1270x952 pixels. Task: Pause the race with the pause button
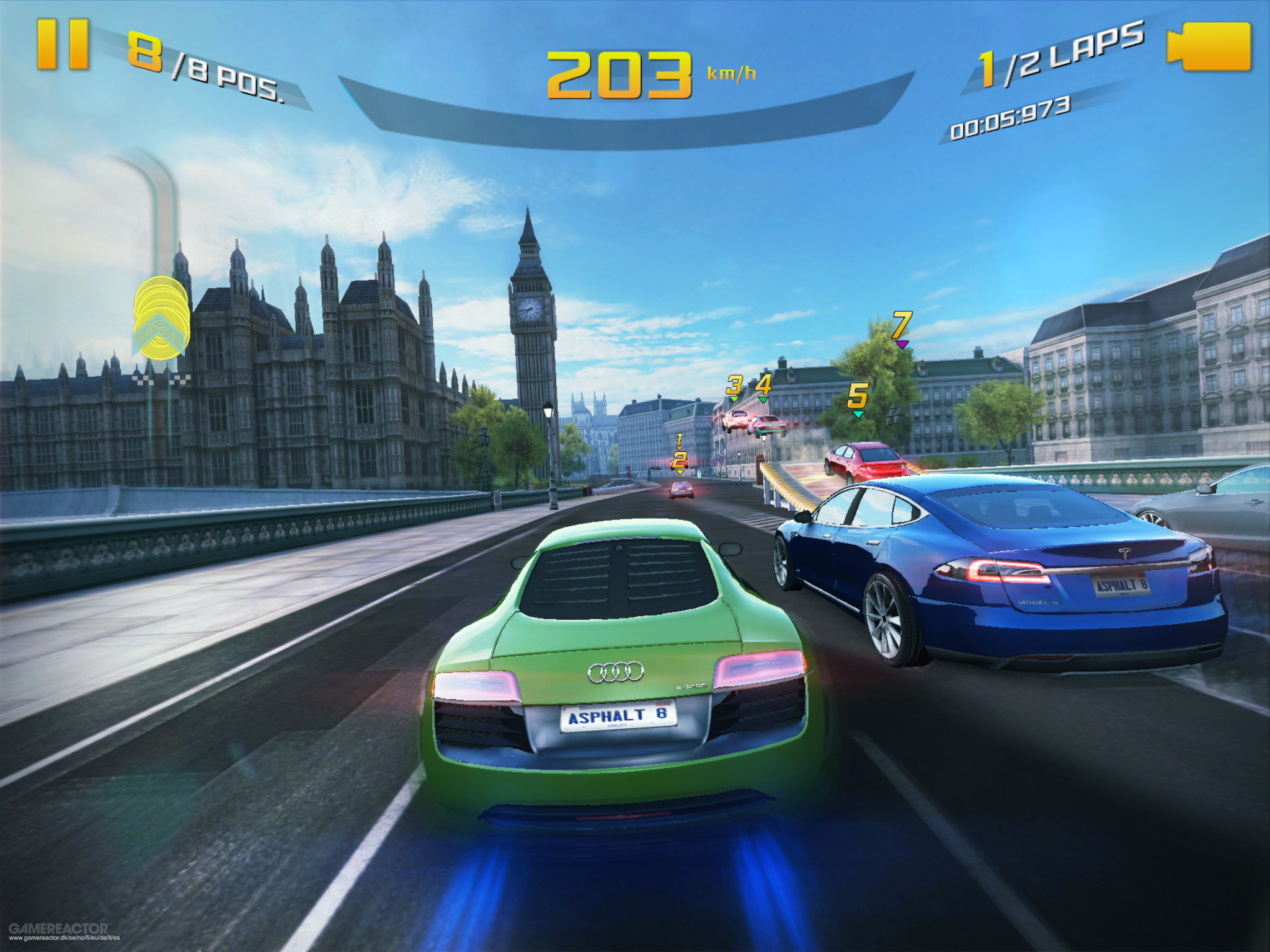(62, 43)
